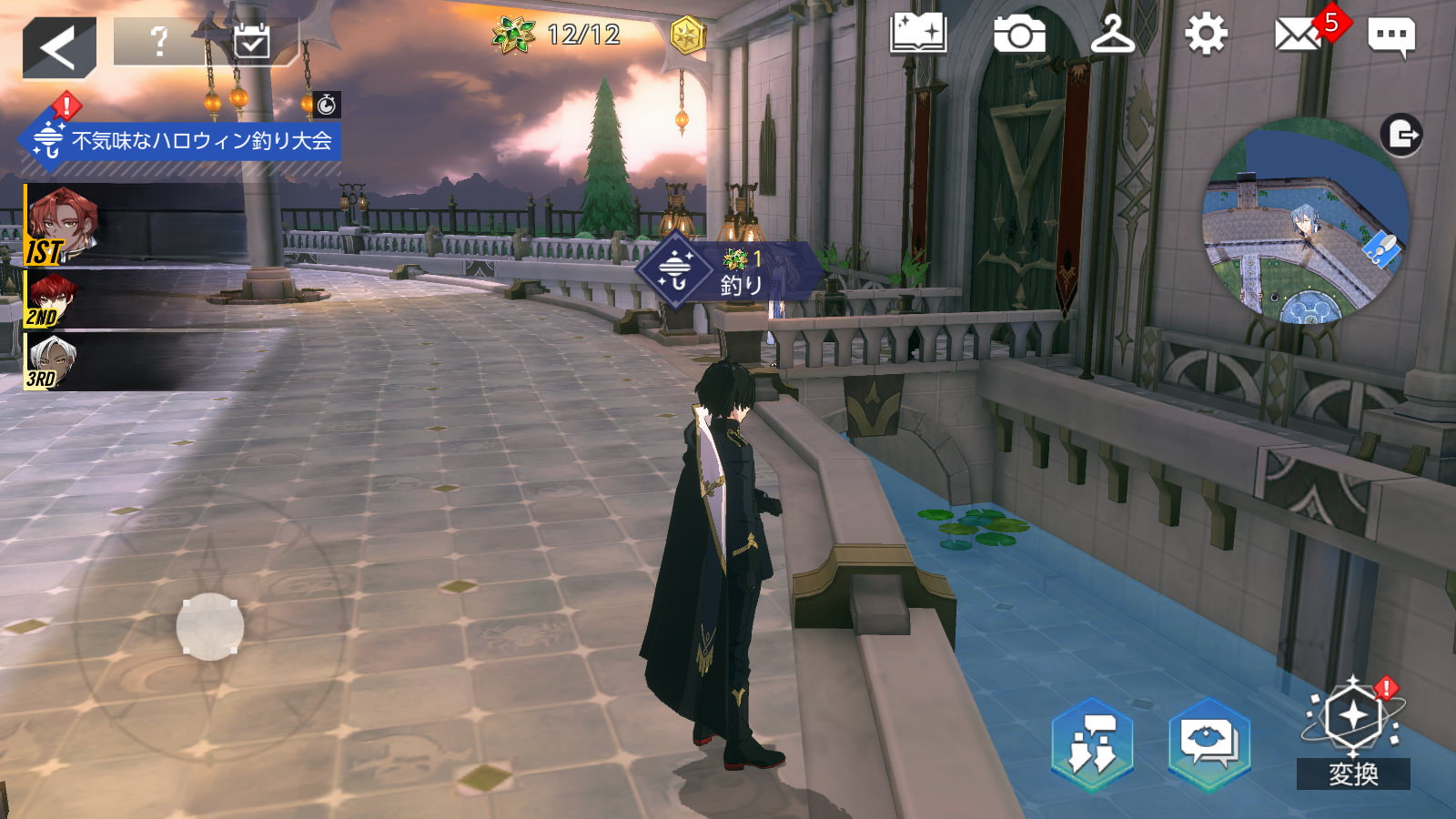Open the calendar checklist icon

[251, 41]
